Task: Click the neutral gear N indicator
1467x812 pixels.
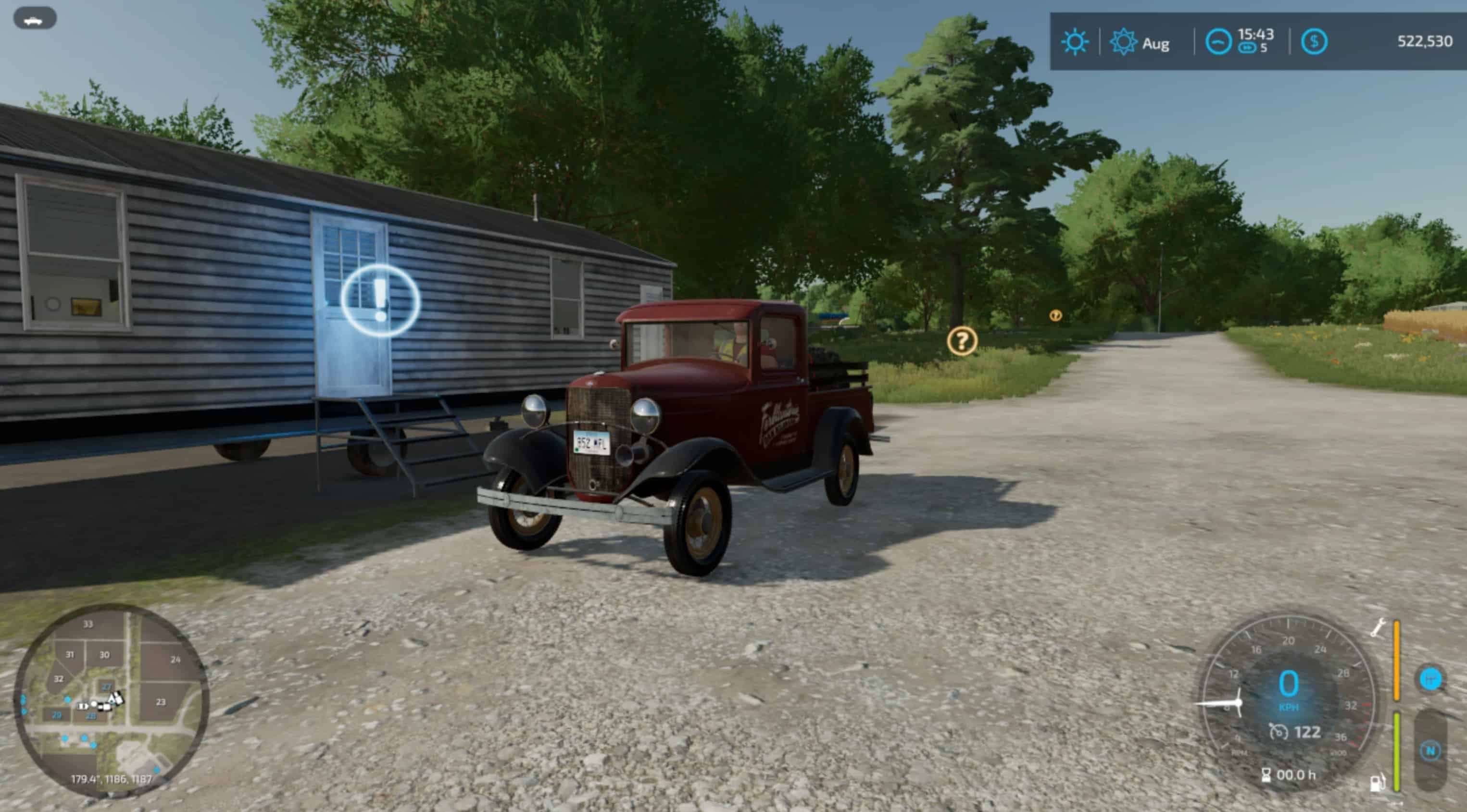Action: point(1430,750)
